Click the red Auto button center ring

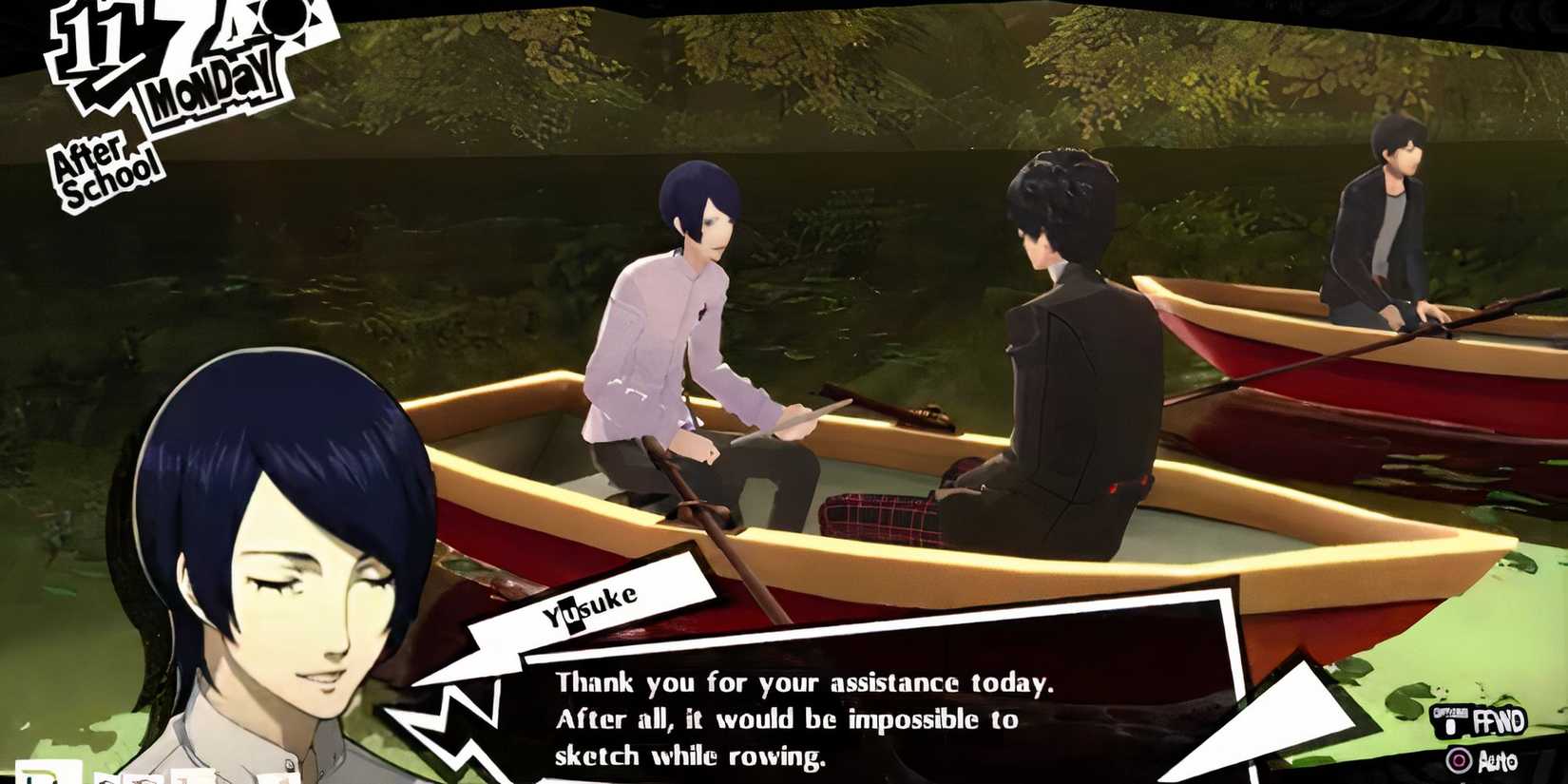[1459, 760]
